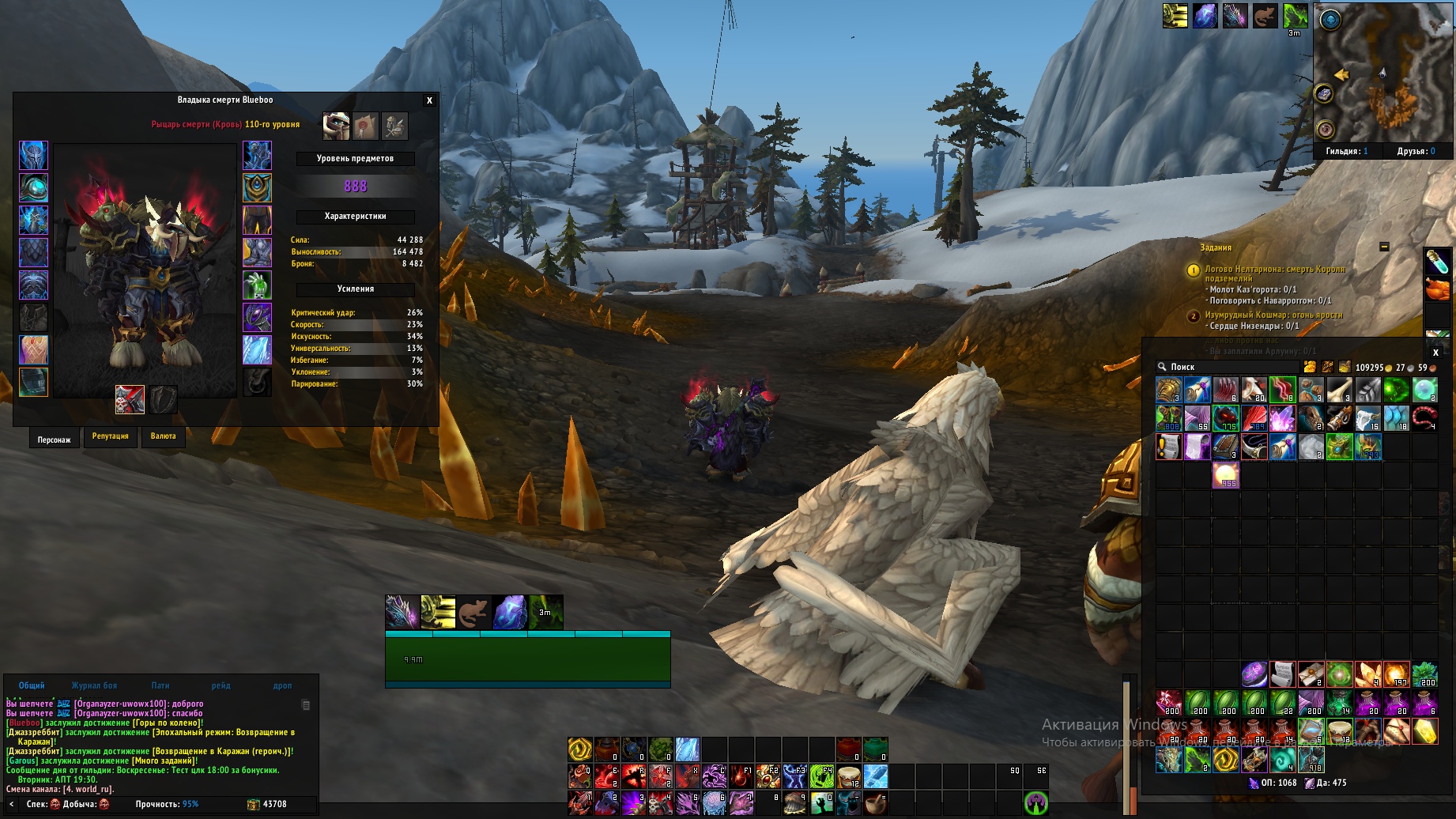
Task: Close the bag window
Action: tap(1435, 353)
